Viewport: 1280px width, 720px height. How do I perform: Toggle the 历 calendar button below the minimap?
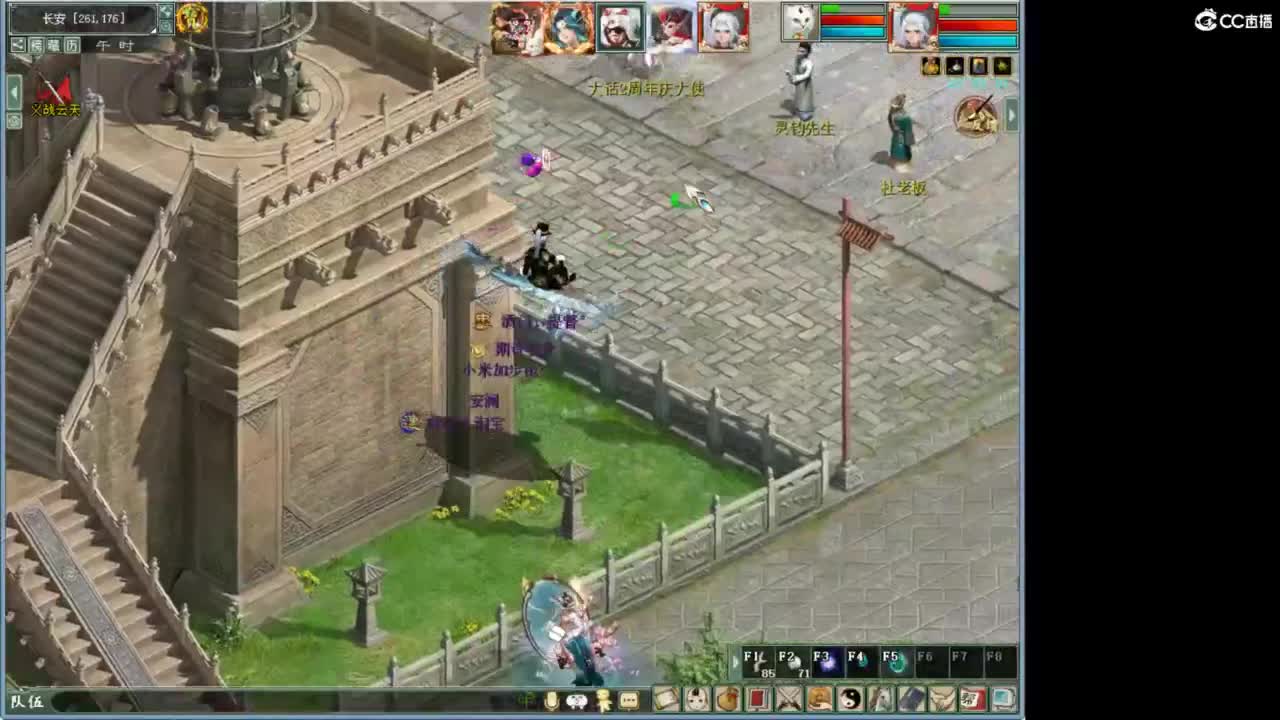(x=73, y=45)
